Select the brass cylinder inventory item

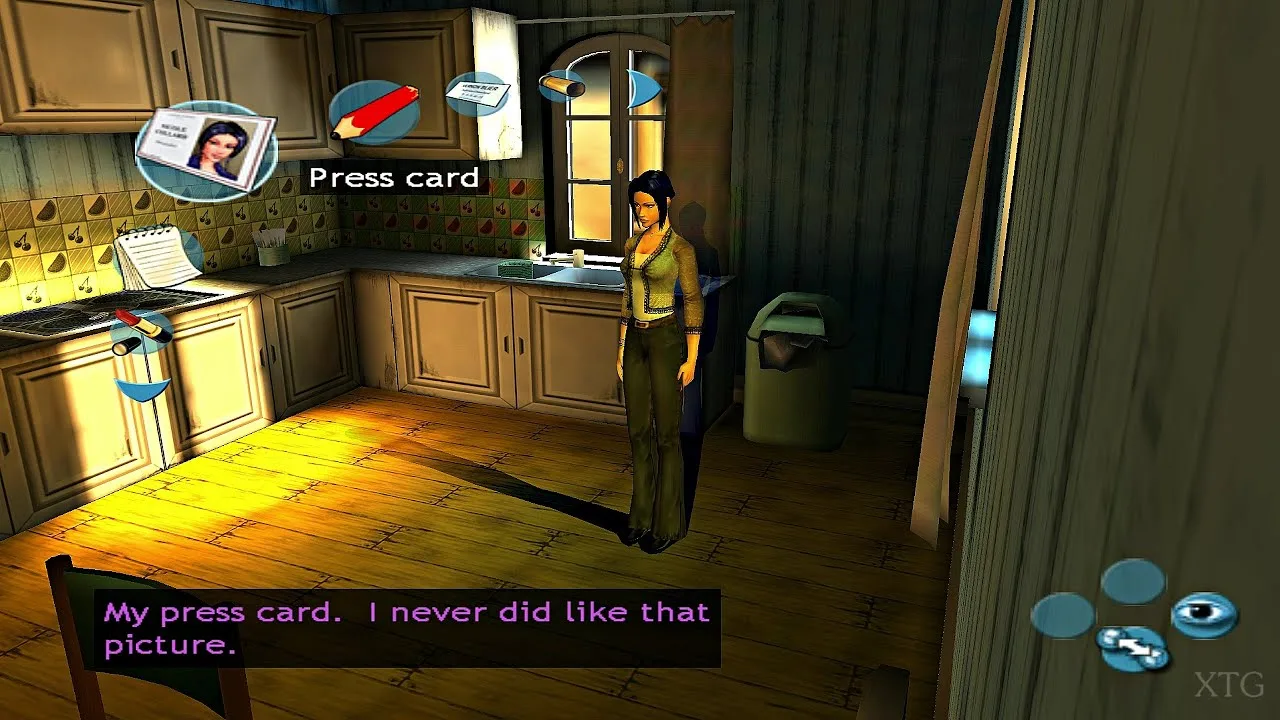coord(562,87)
